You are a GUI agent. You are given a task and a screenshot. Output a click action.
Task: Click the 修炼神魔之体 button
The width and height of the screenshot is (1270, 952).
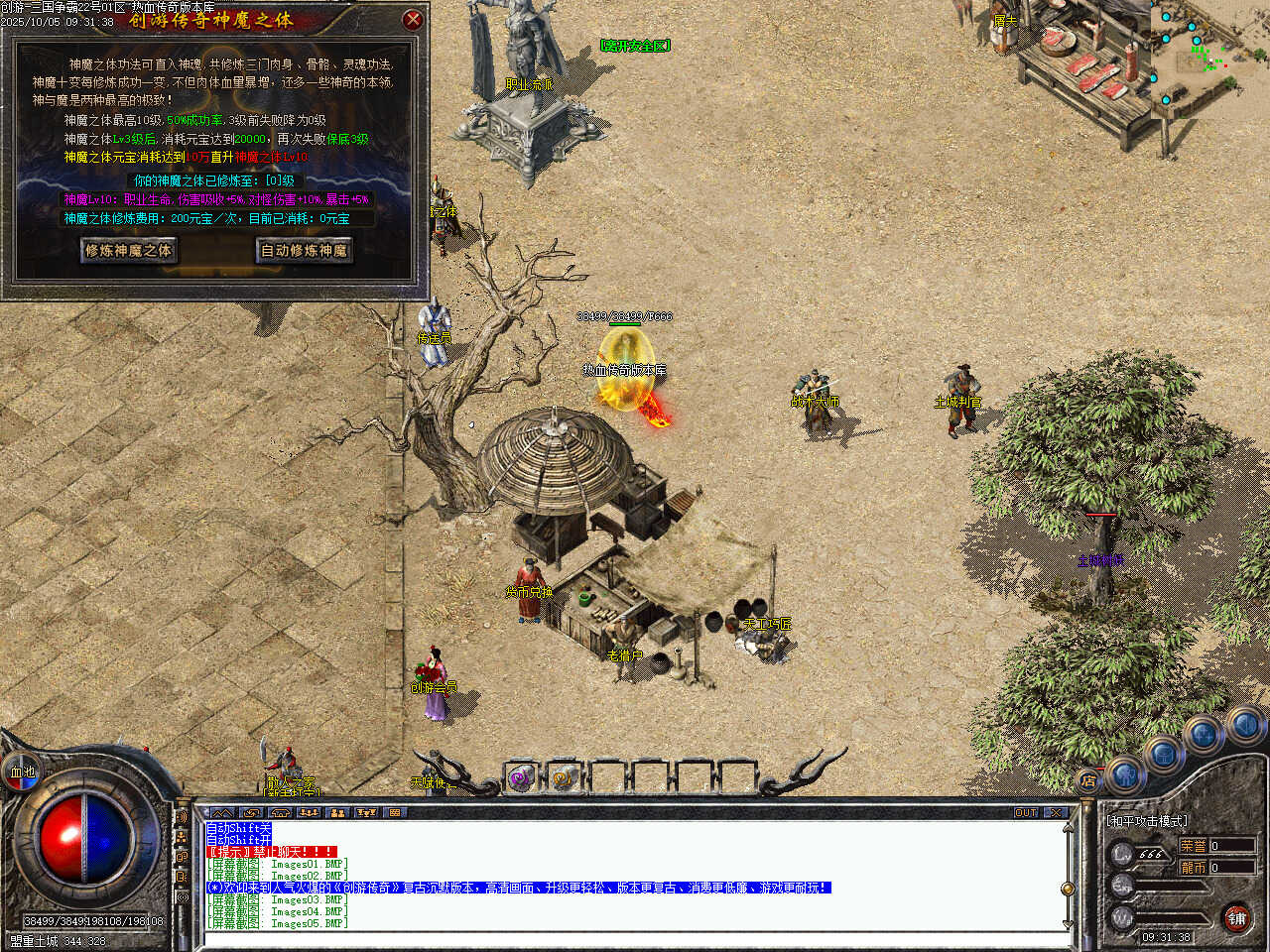[x=128, y=250]
